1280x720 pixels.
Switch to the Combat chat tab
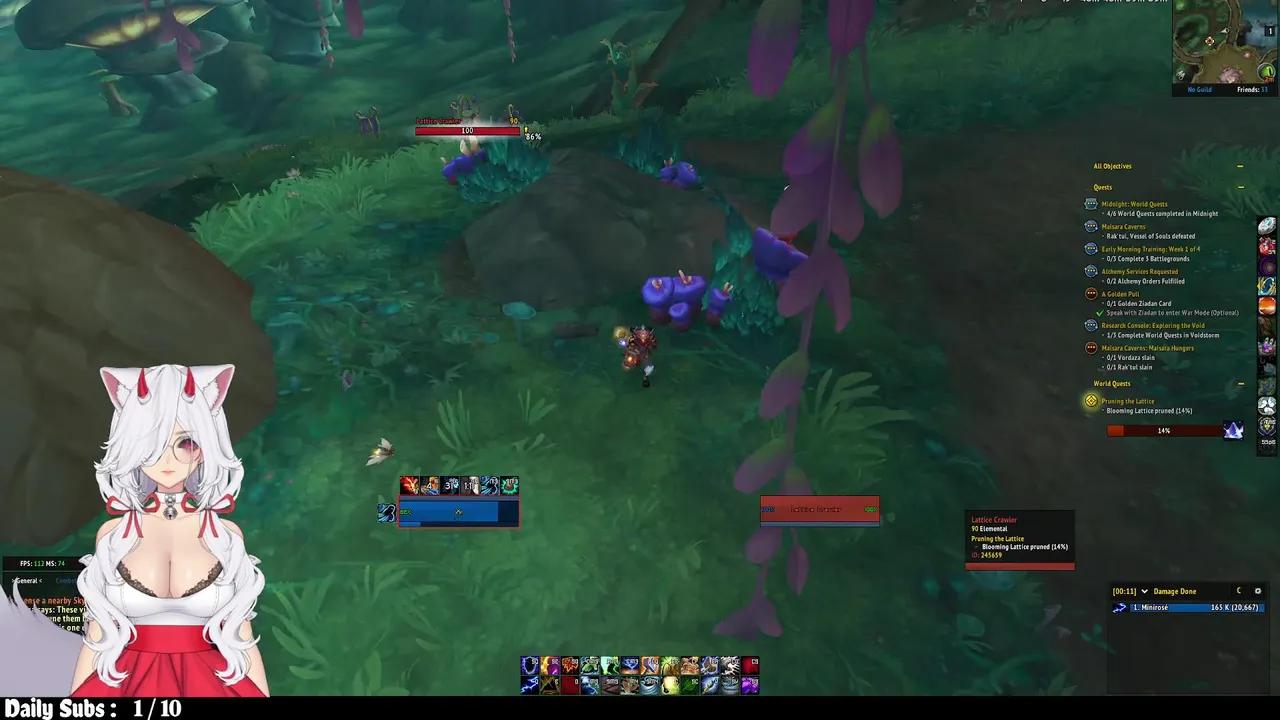point(66,581)
